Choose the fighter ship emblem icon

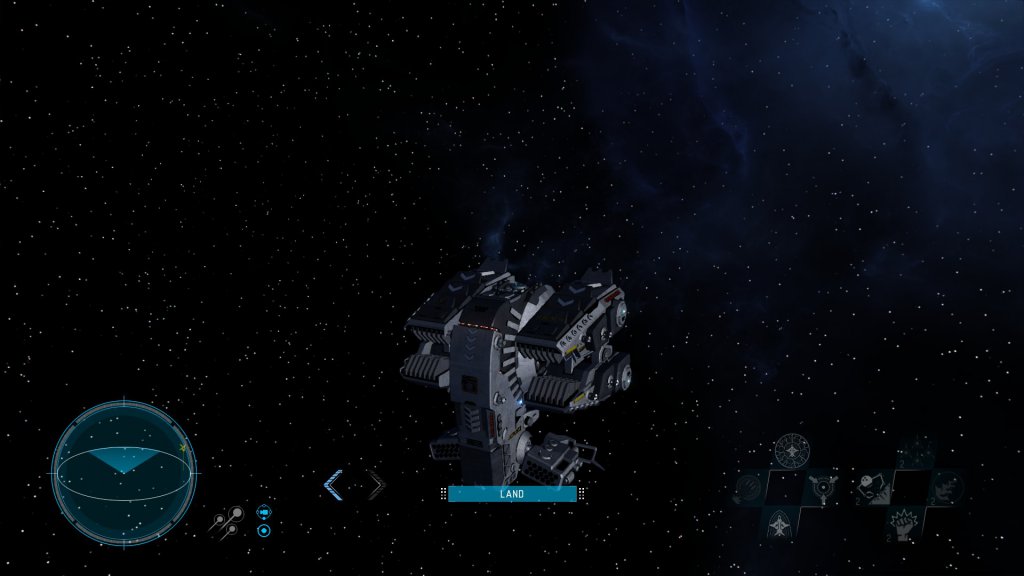779,523
